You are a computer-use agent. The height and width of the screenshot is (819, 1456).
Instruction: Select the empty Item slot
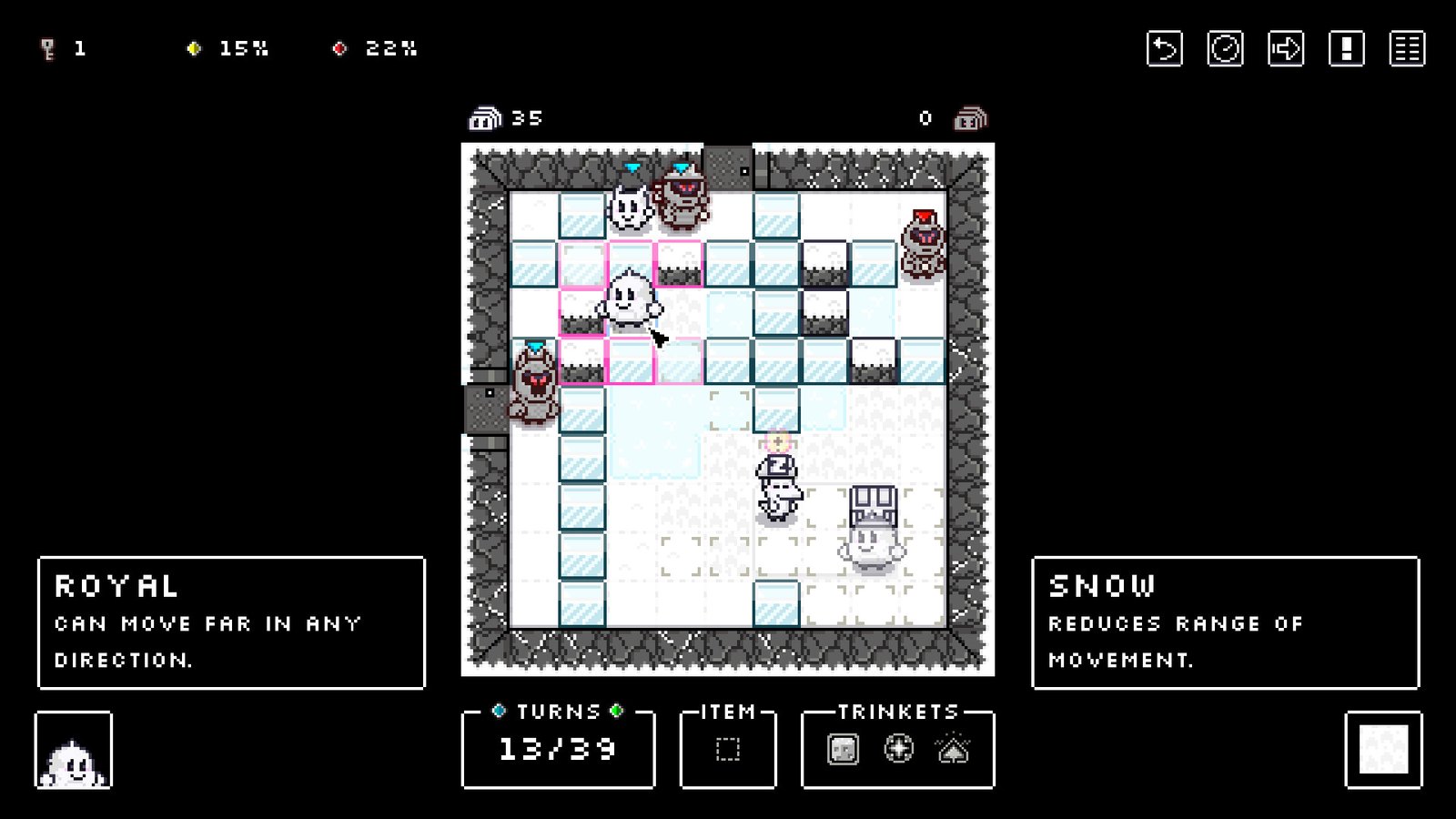point(728,749)
